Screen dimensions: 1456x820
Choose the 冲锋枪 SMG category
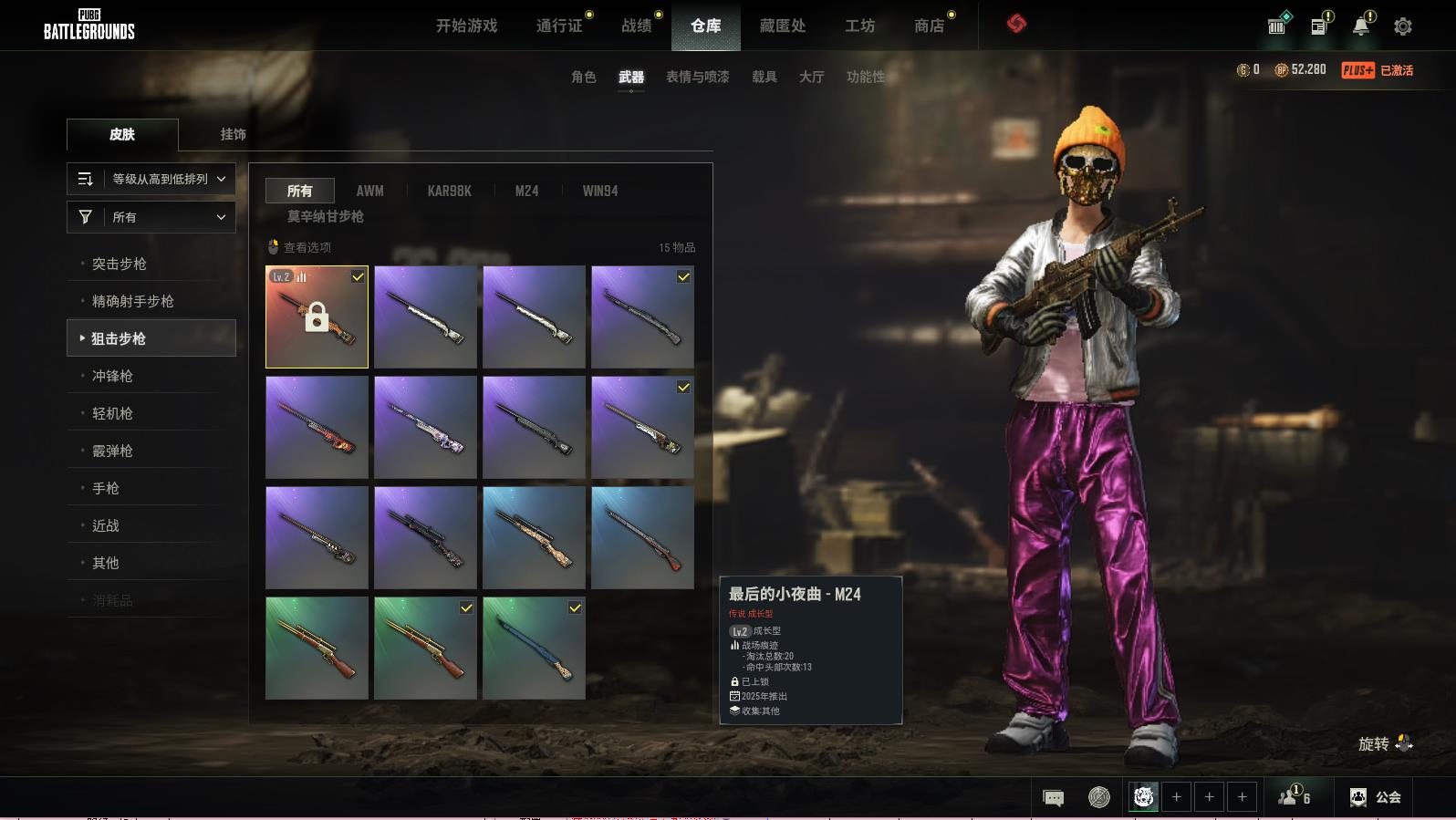coord(112,376)
